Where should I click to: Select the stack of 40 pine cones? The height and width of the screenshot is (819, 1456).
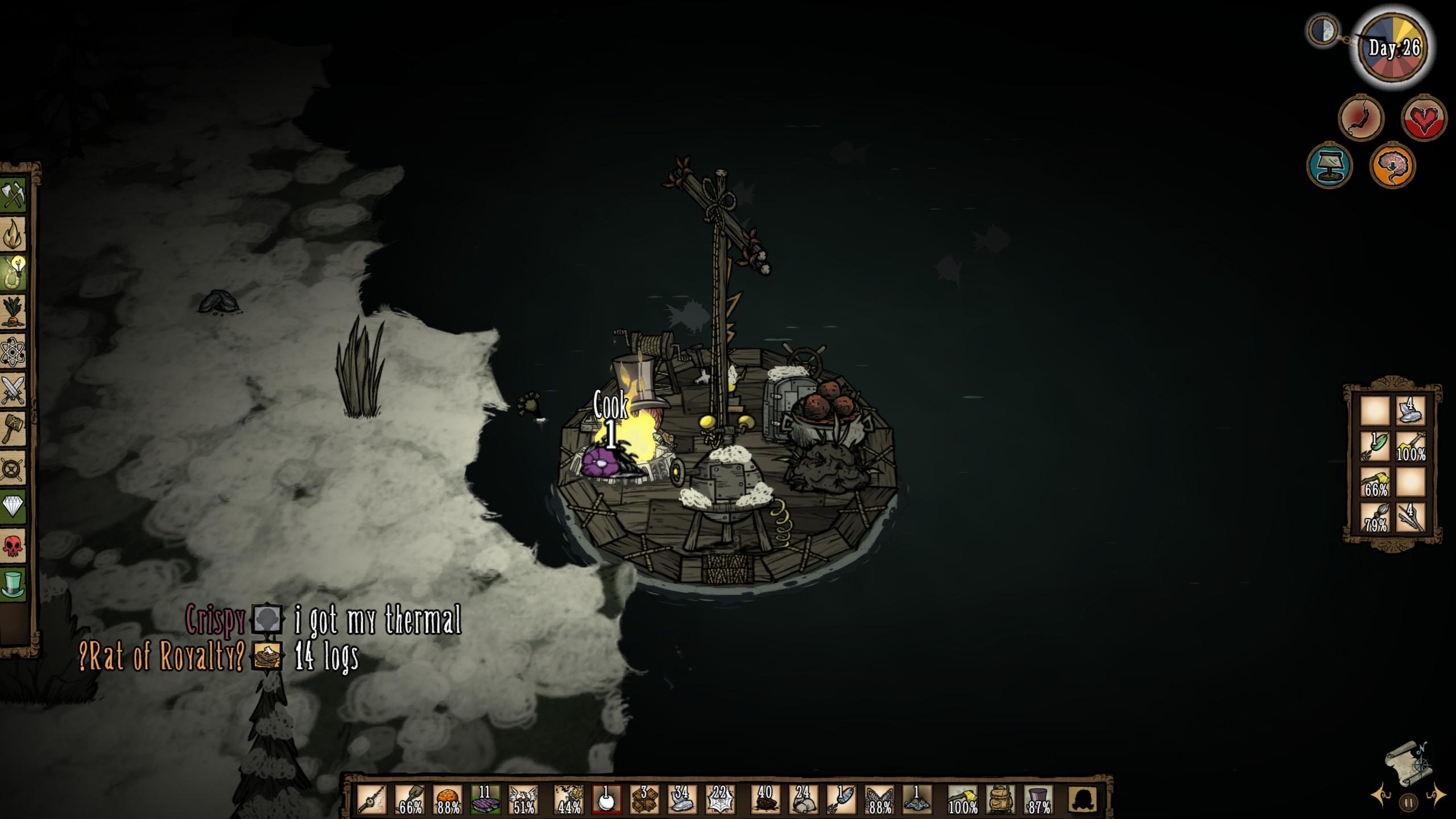pyautogui.click(x=765, y=799)
